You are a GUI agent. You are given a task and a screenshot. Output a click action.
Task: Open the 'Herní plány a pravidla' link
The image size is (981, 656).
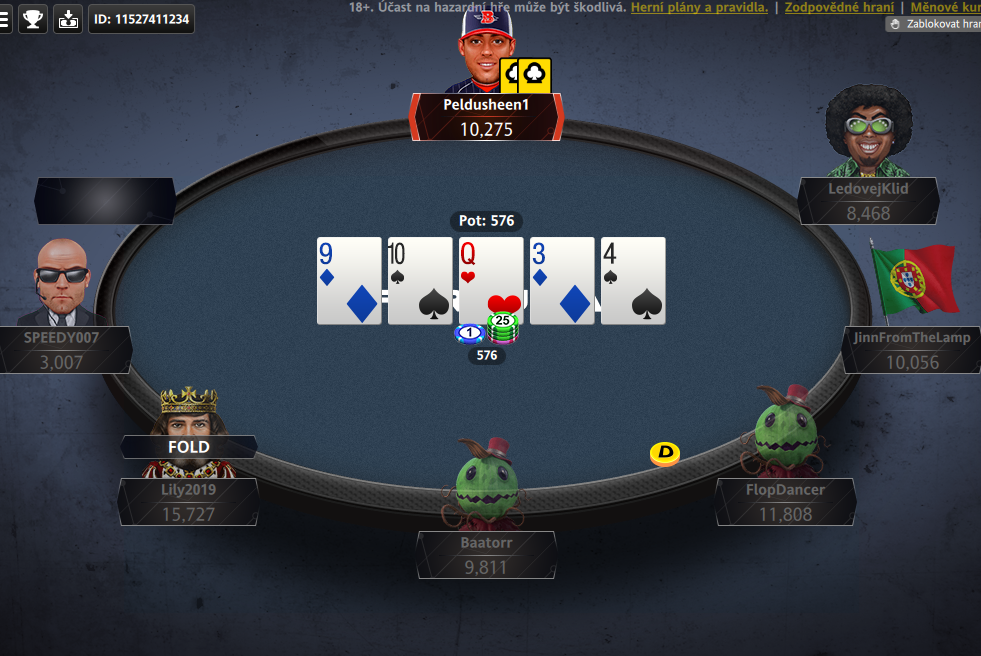pyautogui.click(x=699, y=7)
